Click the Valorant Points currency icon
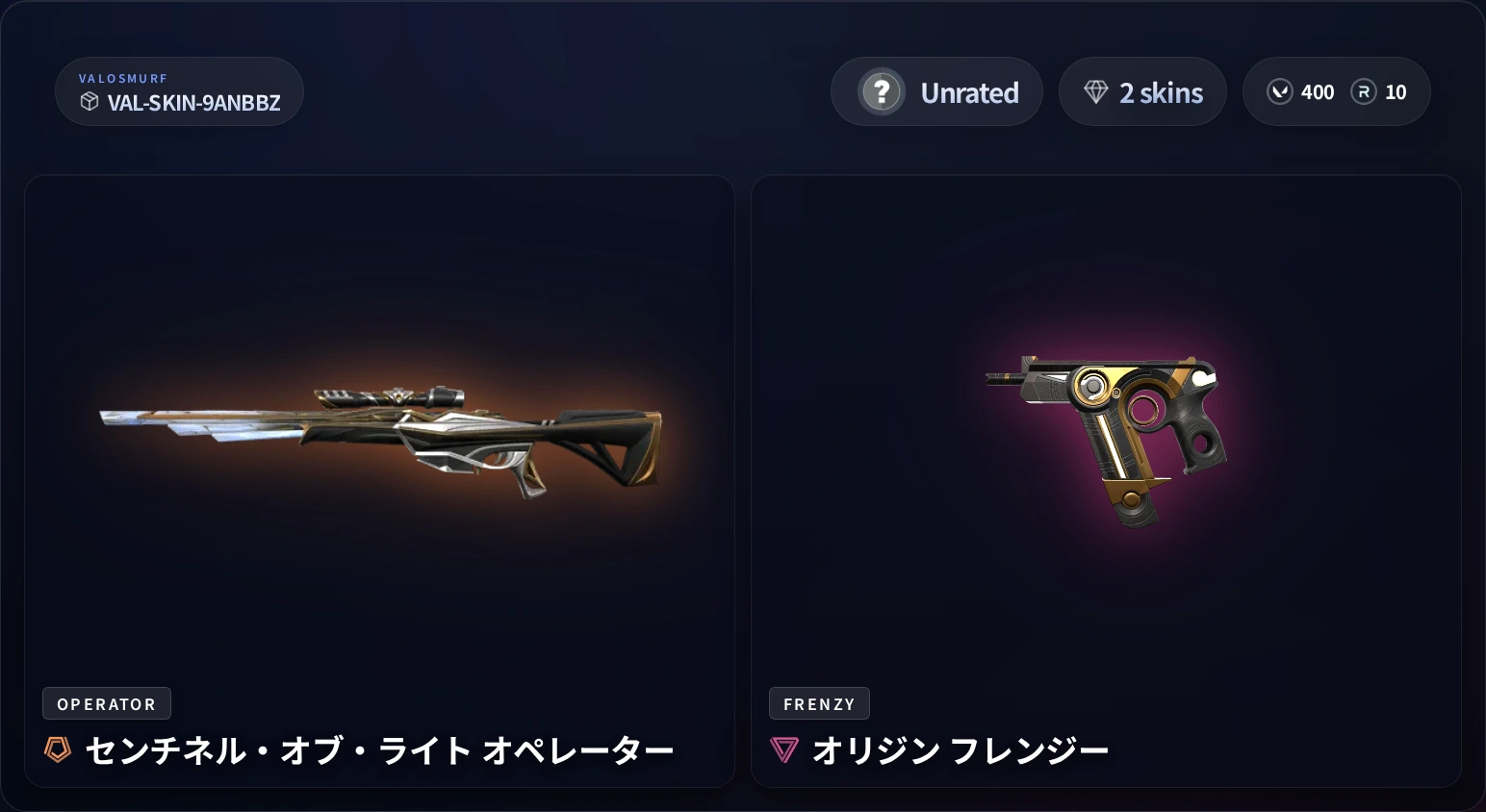This screenshot has width=1486, height=812. pos(1280,91)
